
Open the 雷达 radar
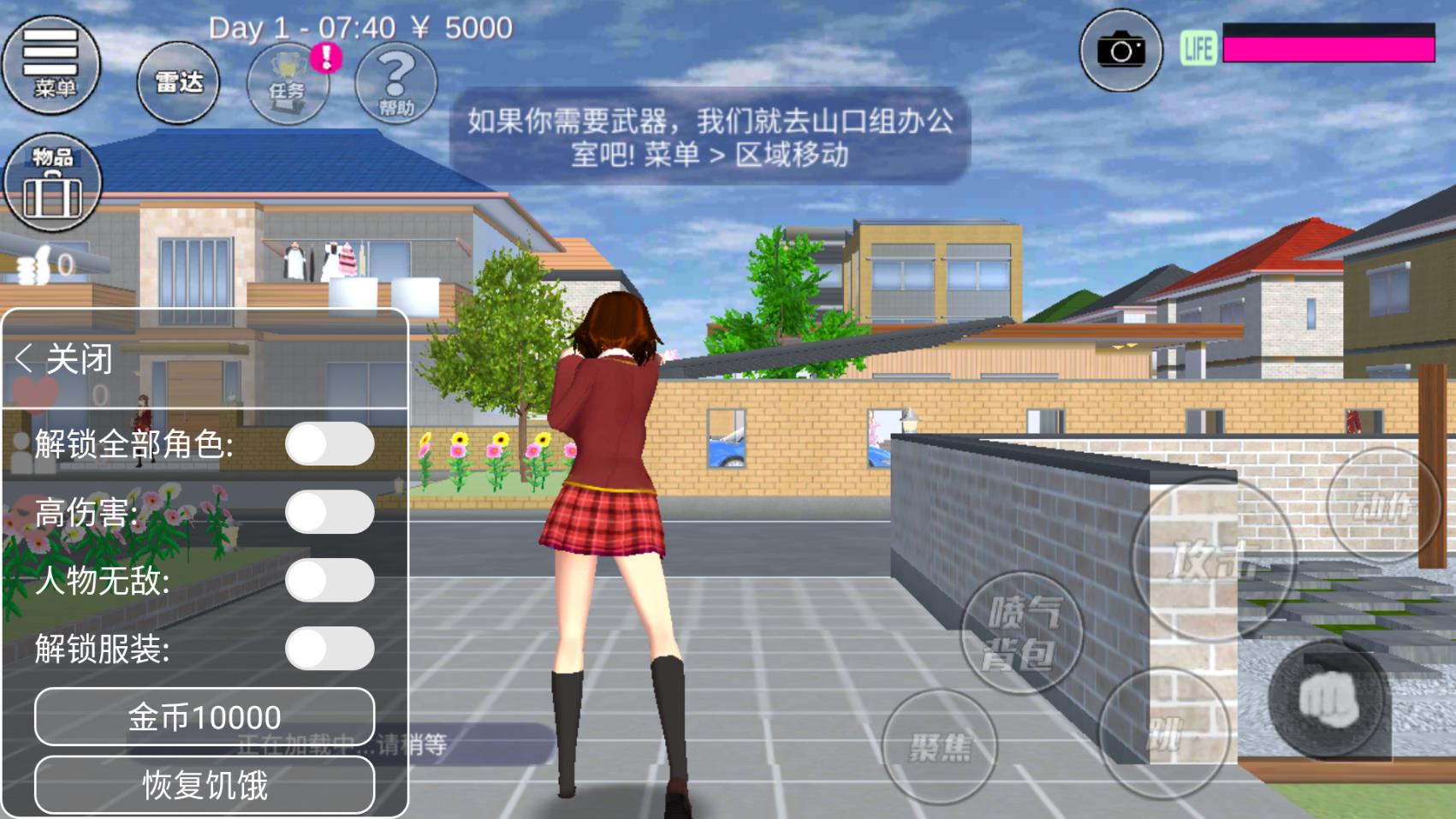point(178,83)
